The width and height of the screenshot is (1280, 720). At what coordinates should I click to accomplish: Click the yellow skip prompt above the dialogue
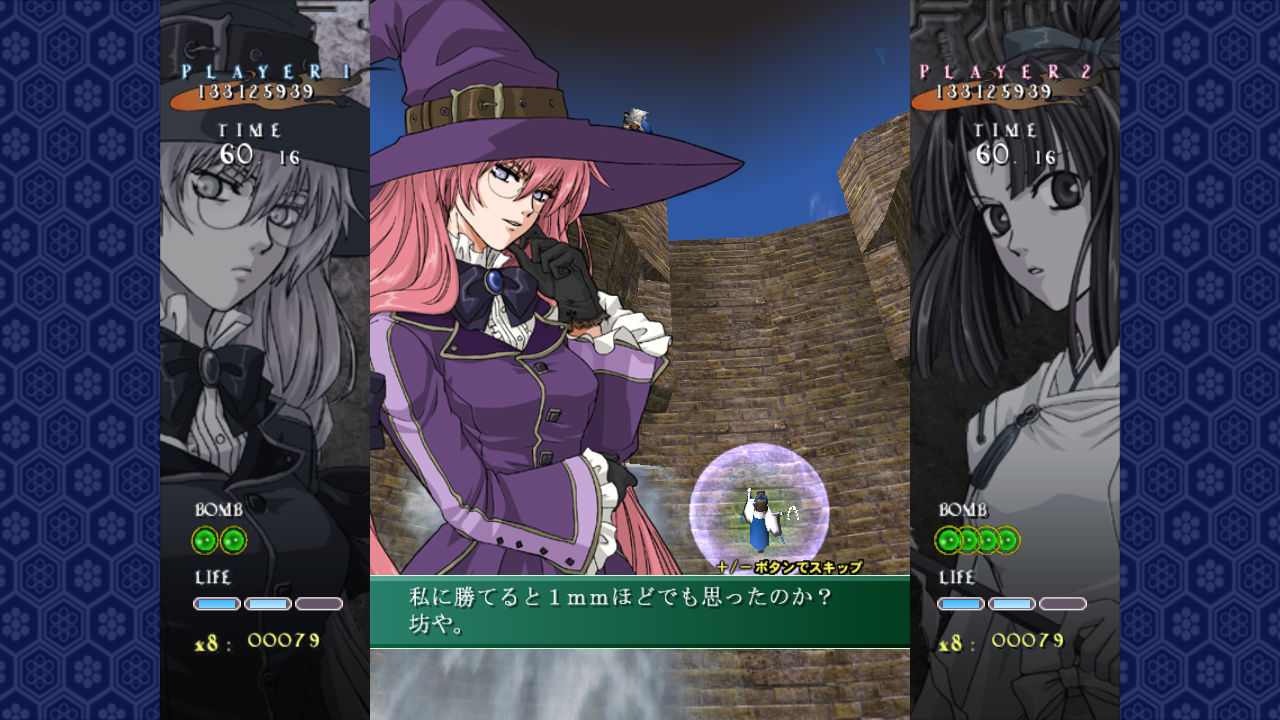[788, 564]
